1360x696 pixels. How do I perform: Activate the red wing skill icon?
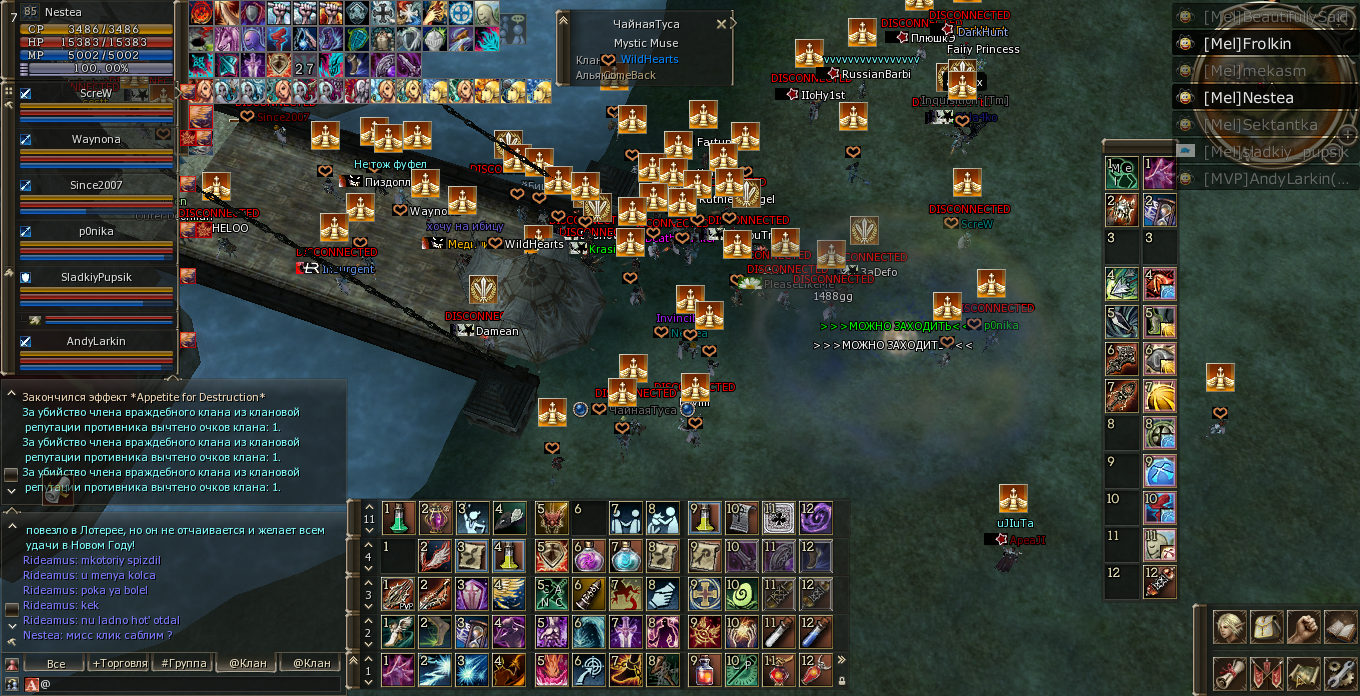435,556
